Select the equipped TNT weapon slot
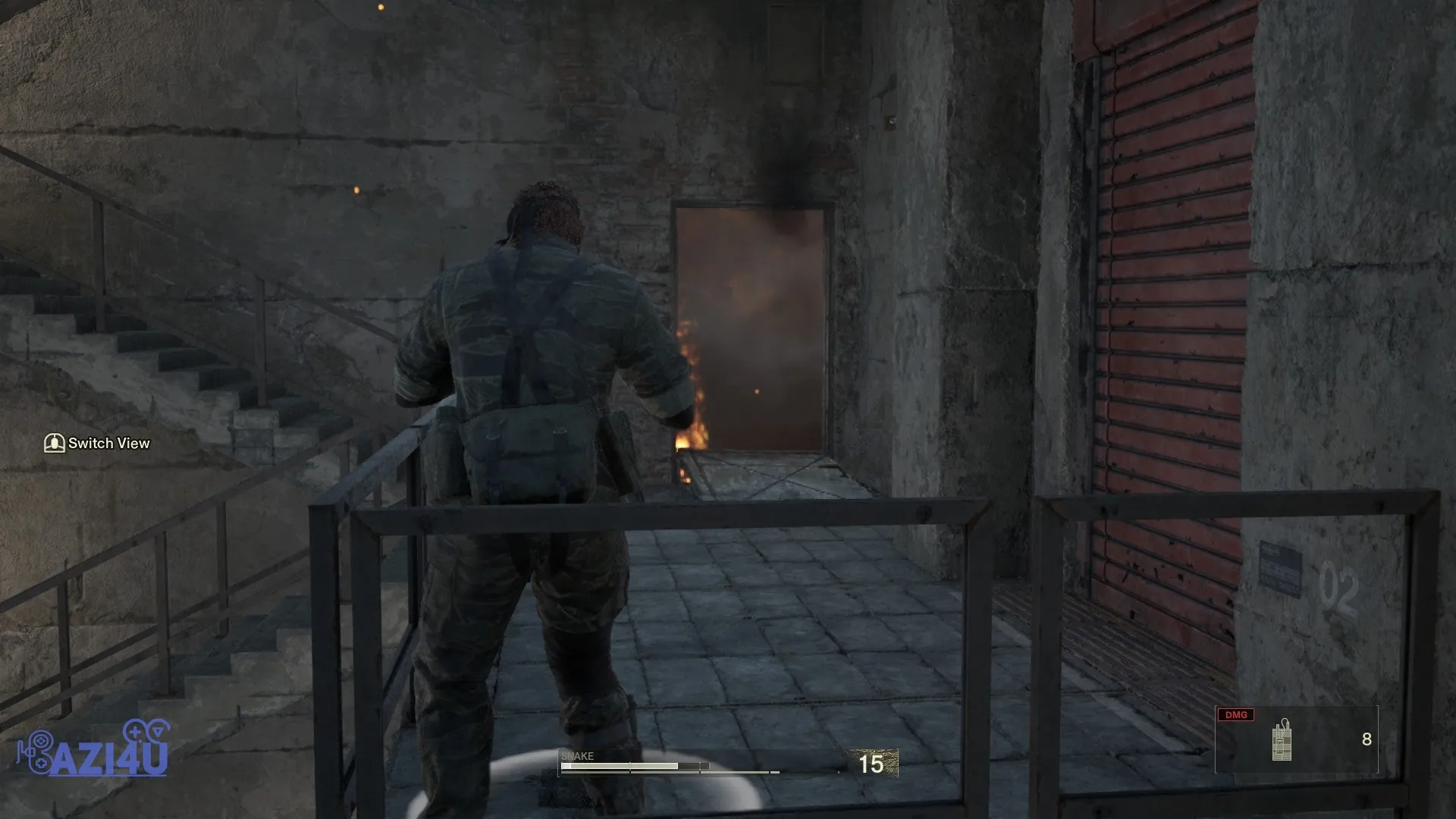 point(1295,739)
